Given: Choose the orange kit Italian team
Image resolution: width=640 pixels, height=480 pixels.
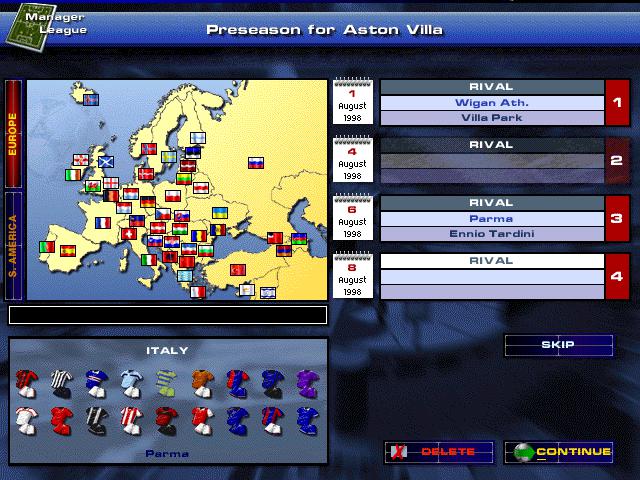Looking at the screenshot, I should pyautogui.click(x=201, y=381).
